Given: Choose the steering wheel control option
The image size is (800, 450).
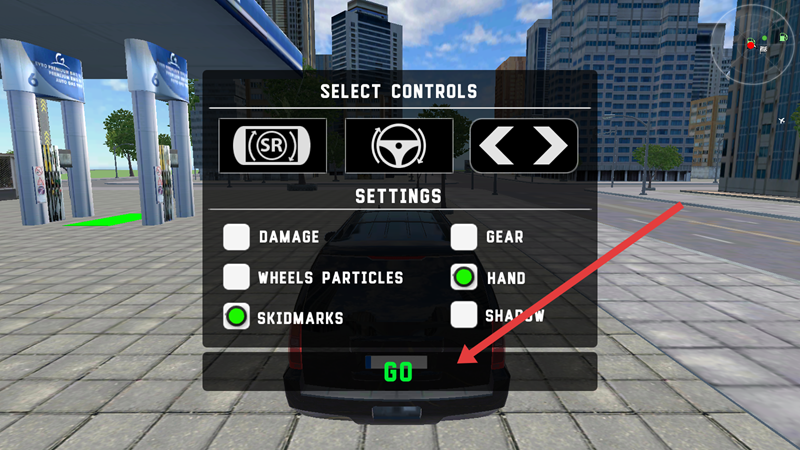Looking at the screenshot, I should (398, 146).
